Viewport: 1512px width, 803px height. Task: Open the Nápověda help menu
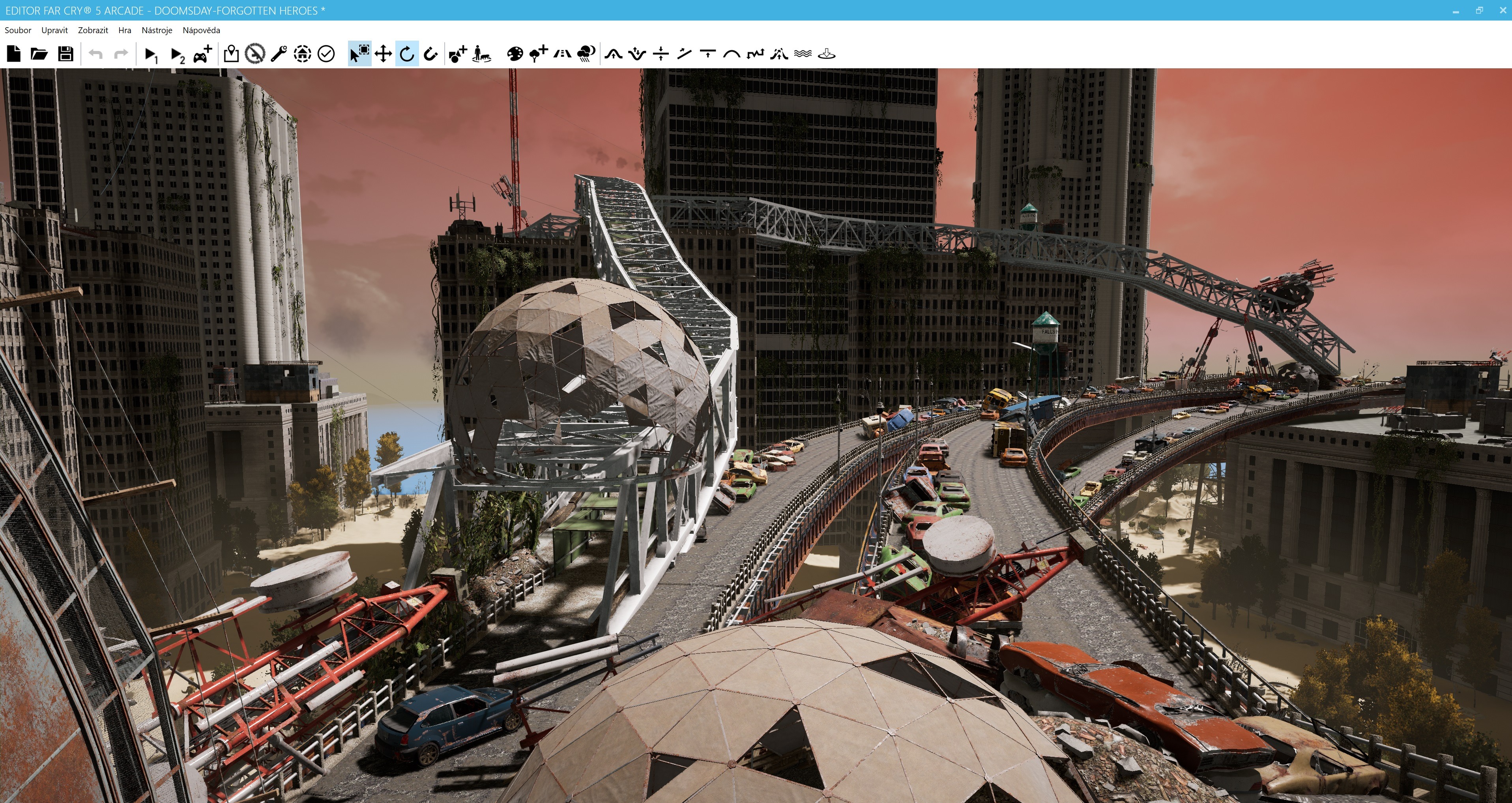coord(201,30)
